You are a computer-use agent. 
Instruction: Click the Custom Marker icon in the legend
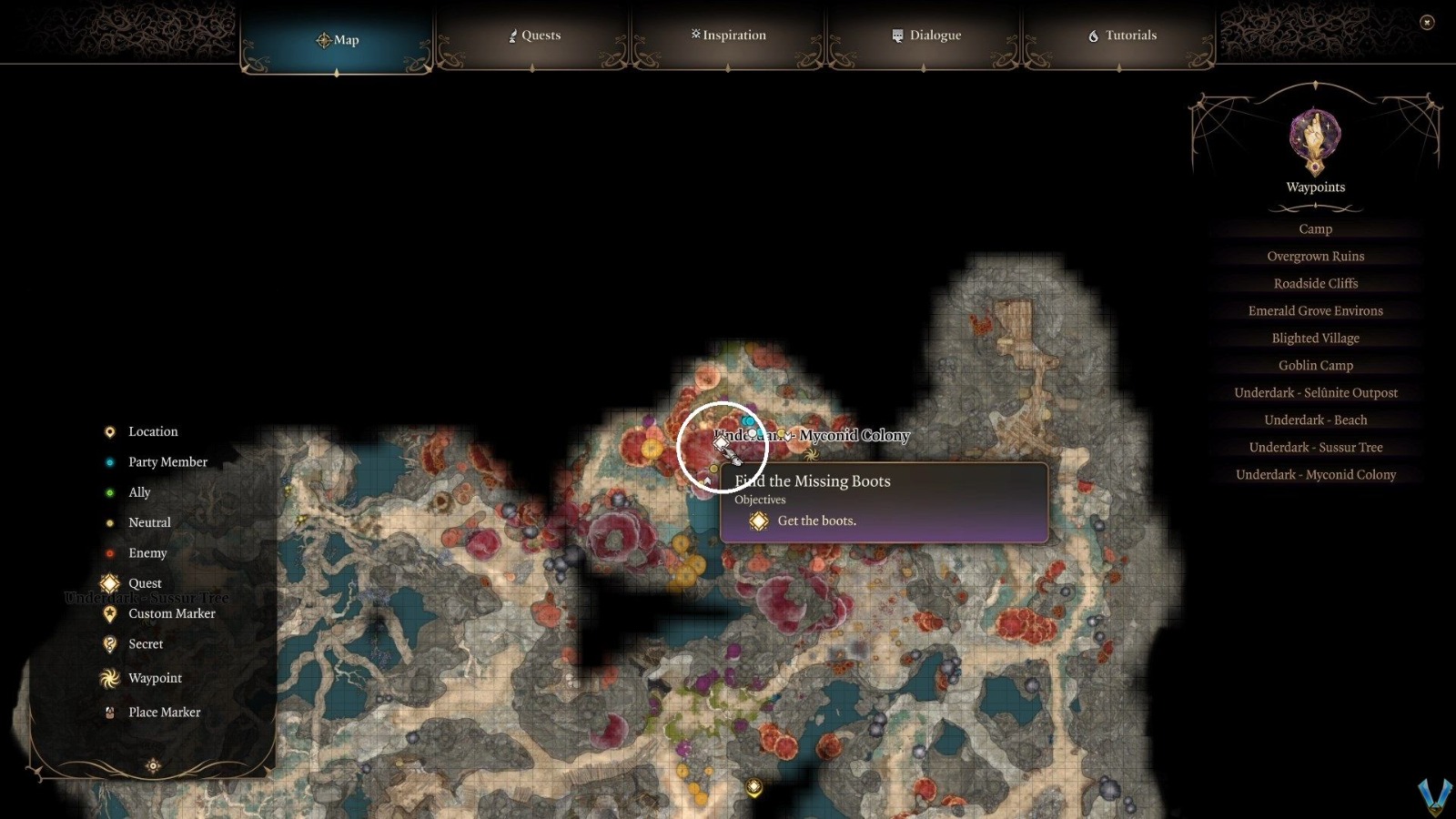point(109,613)
